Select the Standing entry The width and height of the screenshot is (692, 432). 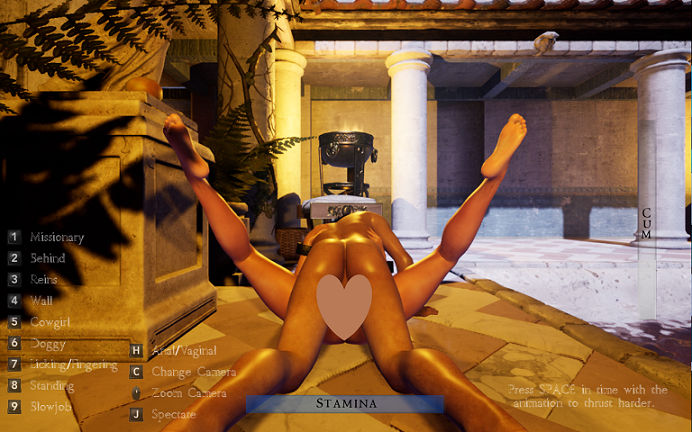point(51,386)
